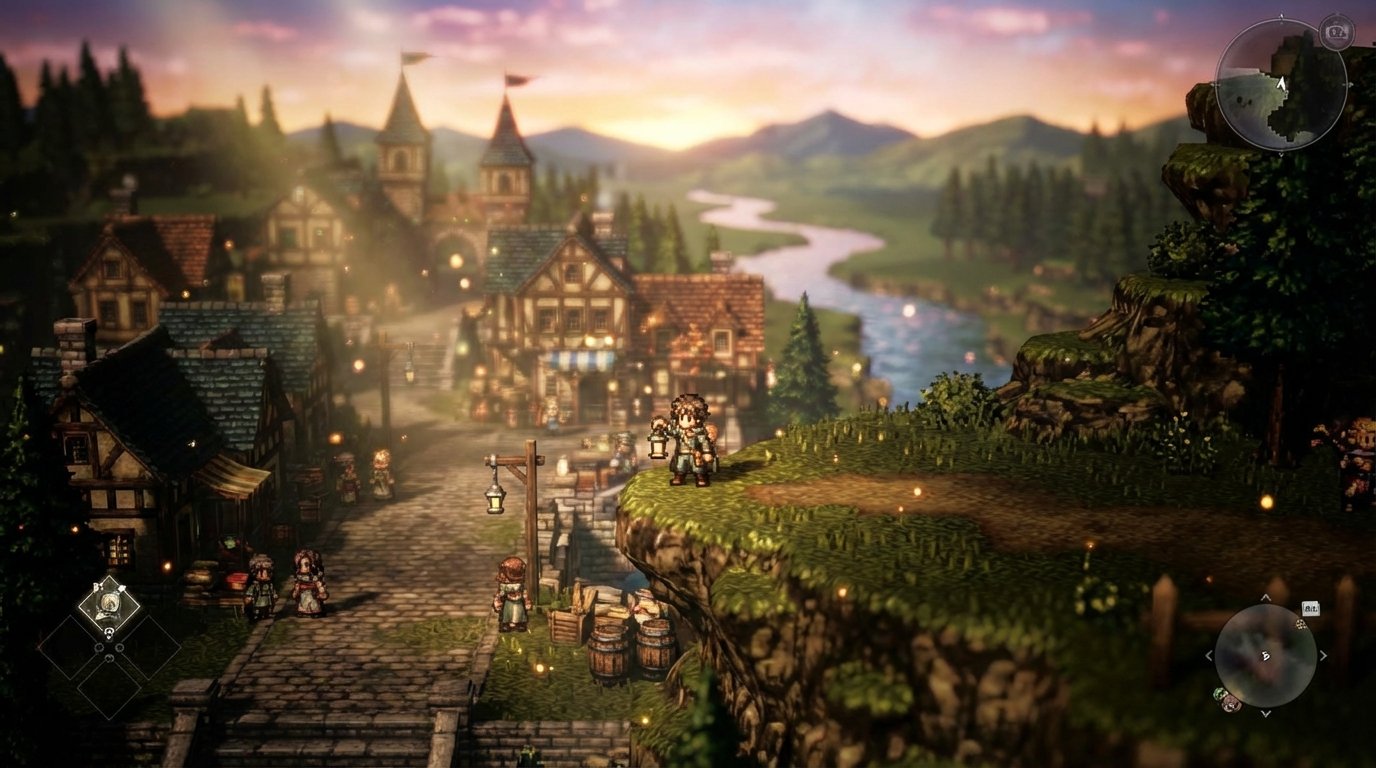The height and width of the screenshot is (768, 1376).
Task: Expand the up chevron above the bottom-right circle
Action: [1265, 597]
